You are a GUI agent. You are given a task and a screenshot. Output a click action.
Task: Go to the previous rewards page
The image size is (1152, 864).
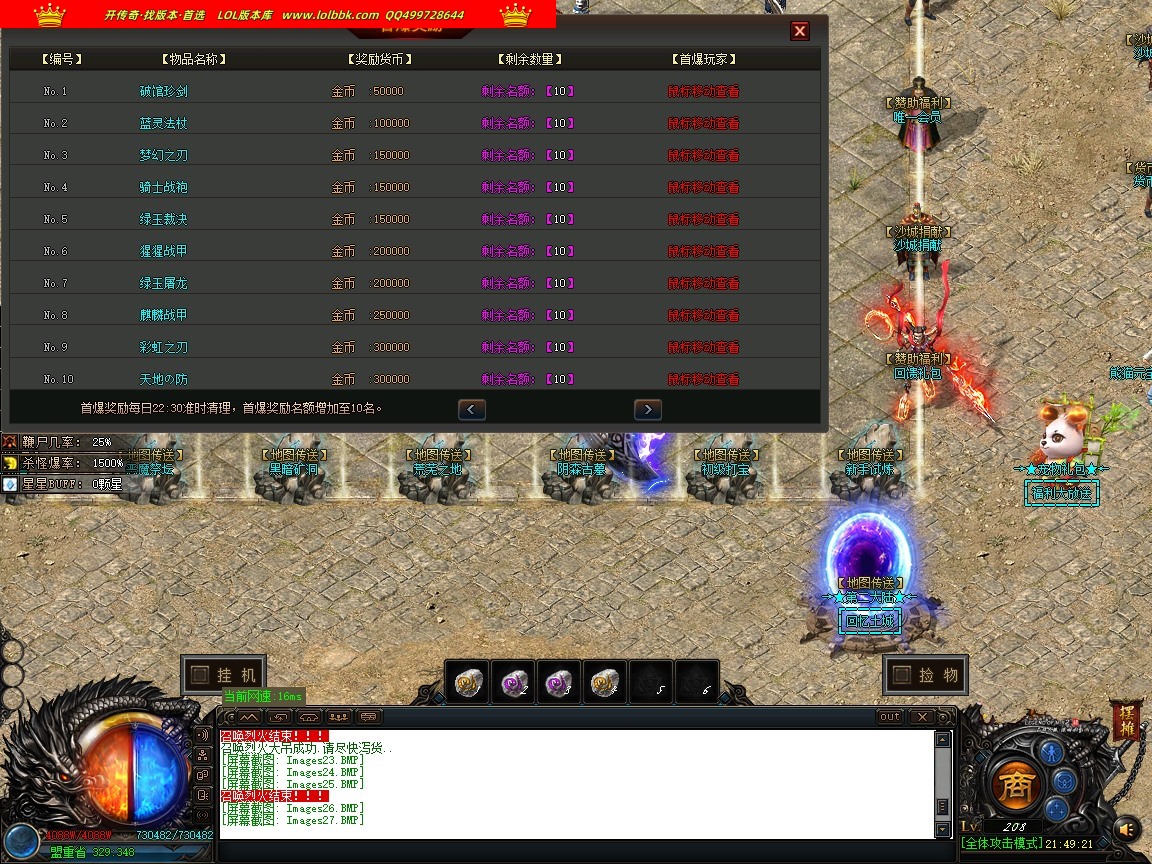[x=472, y=409]
